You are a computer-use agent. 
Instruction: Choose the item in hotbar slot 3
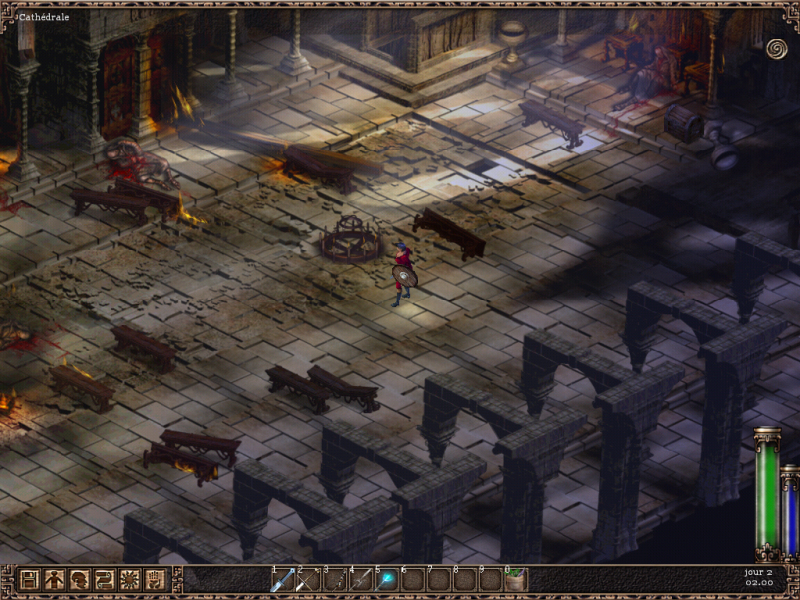pyautogui.click(x=334, y=580)
